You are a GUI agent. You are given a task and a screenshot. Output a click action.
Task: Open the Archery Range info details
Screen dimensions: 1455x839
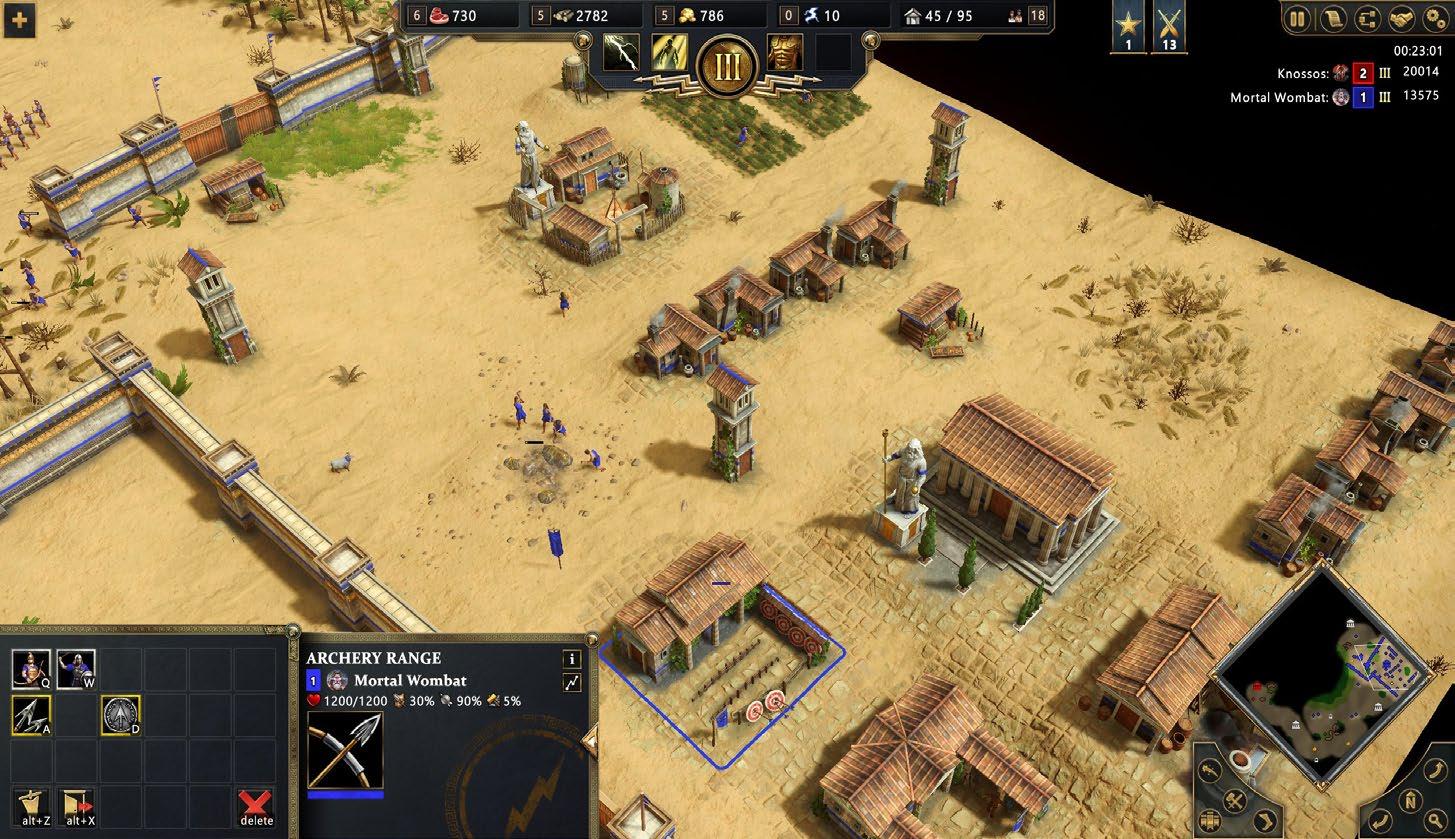click(572, 659)
